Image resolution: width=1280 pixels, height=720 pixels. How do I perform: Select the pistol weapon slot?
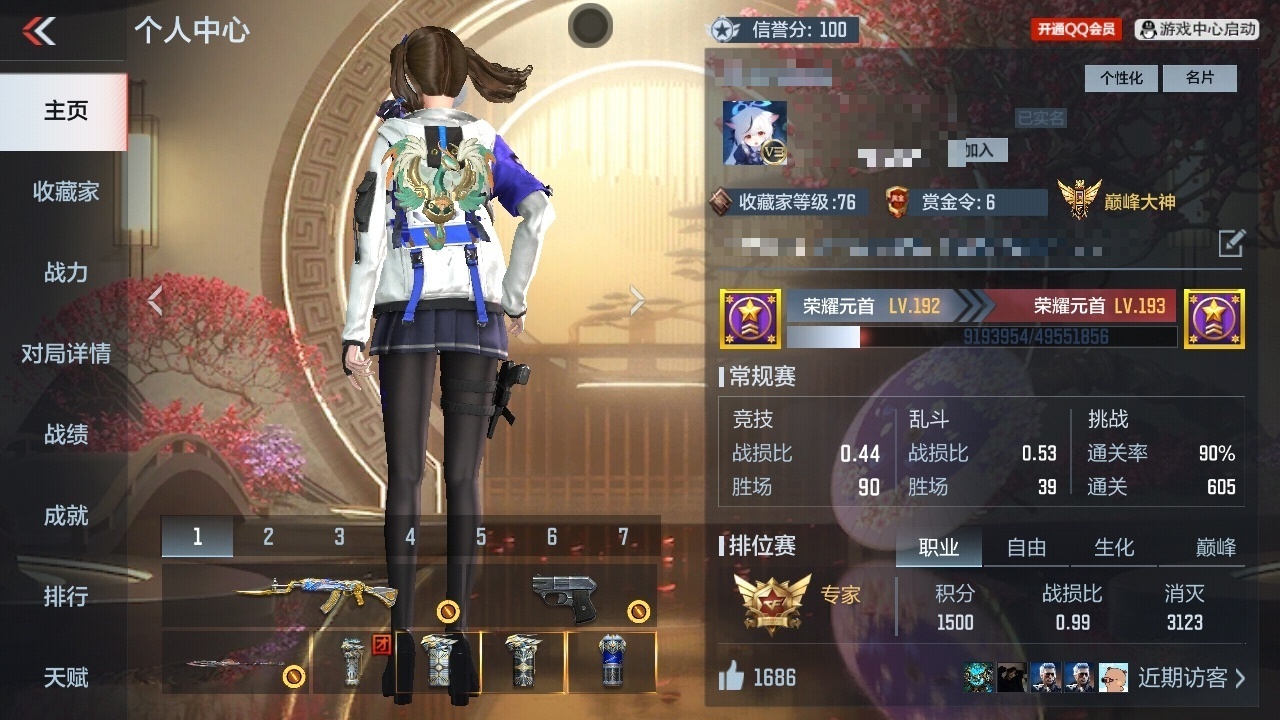(563, 597)
